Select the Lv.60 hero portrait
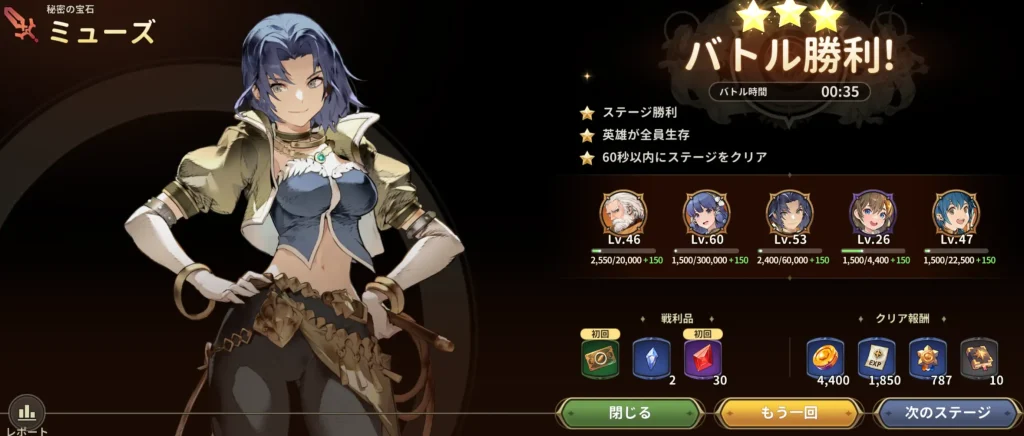Screen dimensions: 1024x436 706,214
